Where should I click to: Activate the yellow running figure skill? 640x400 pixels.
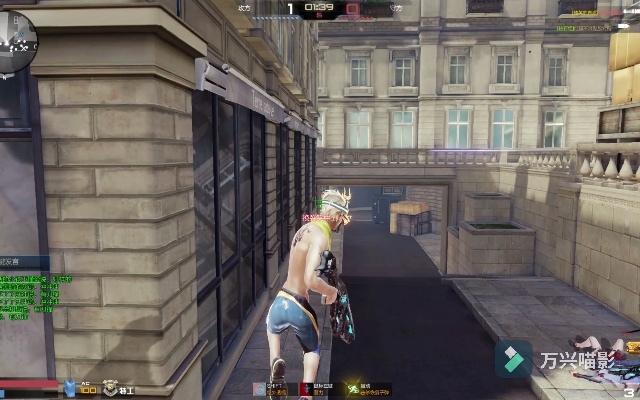353,388
